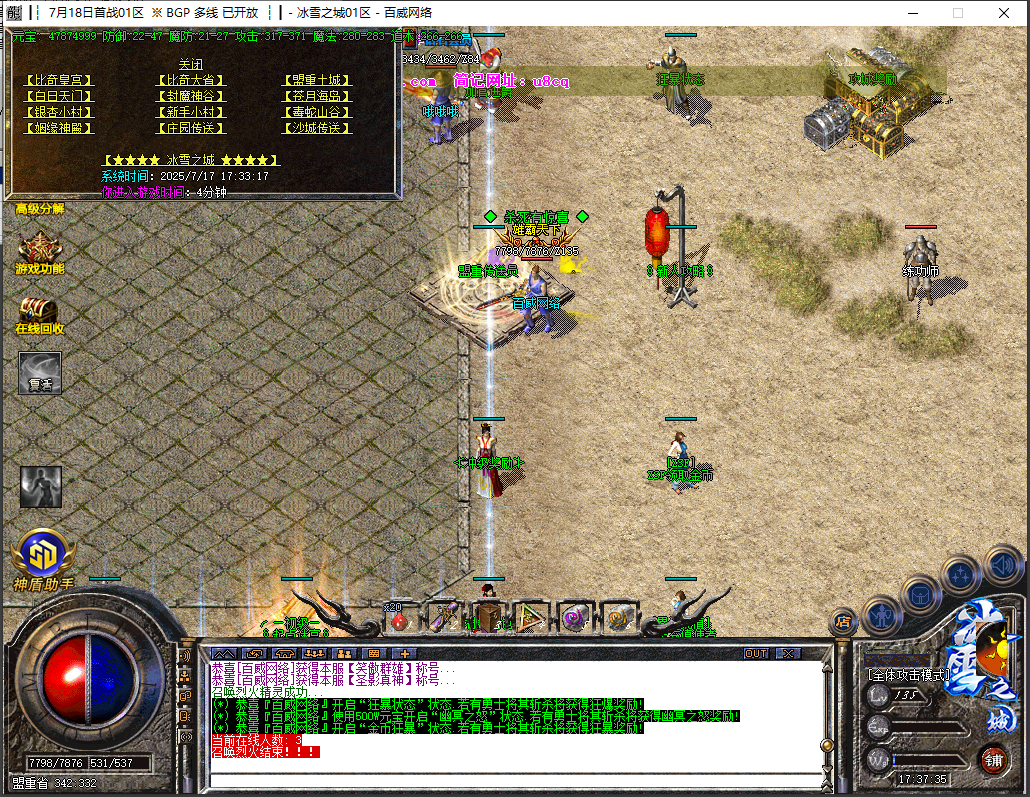Launch the 神盾助手 helper

[x=43, y=556]
